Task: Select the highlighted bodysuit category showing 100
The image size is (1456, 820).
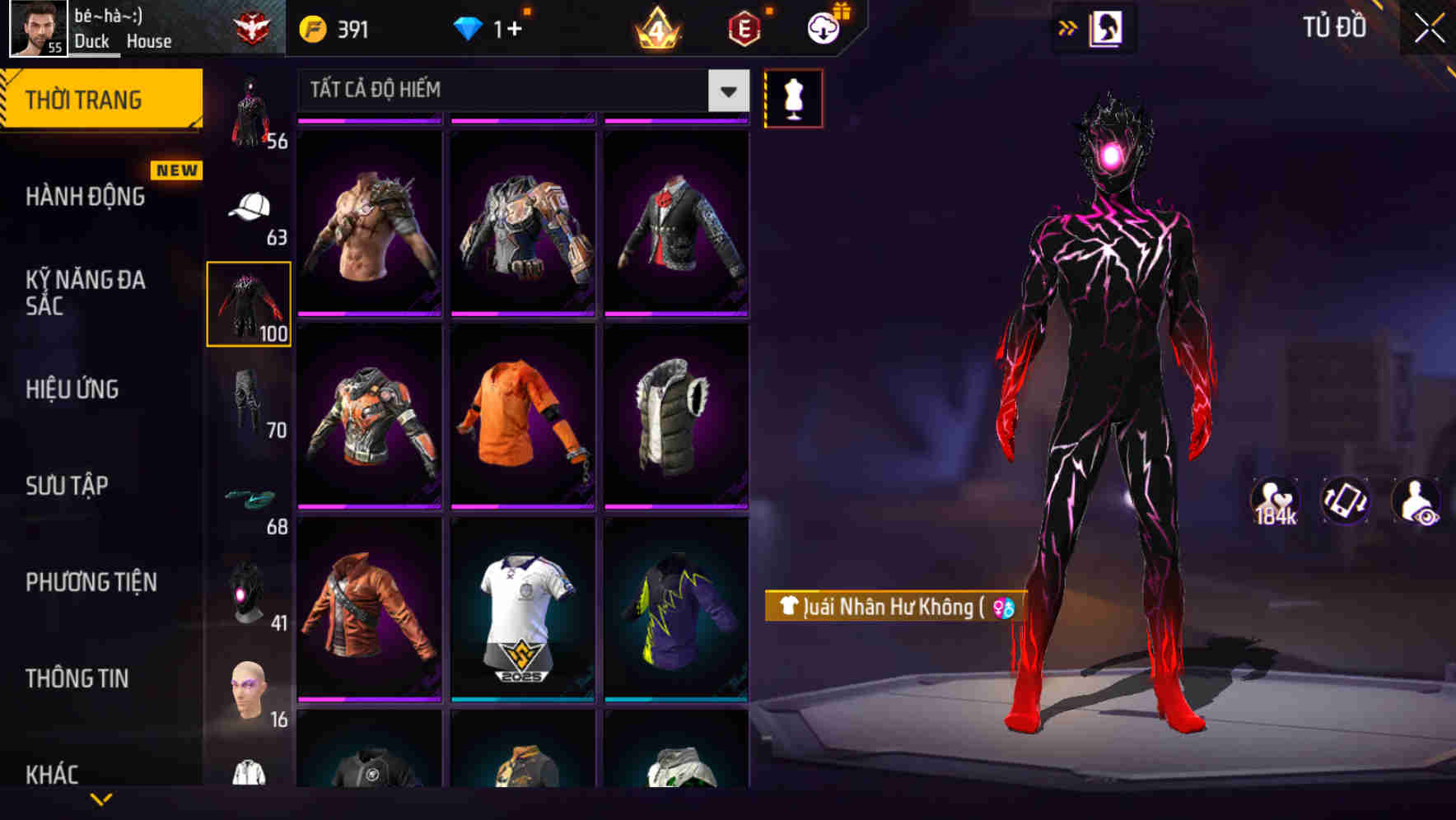Action: (x=250, y=305)
